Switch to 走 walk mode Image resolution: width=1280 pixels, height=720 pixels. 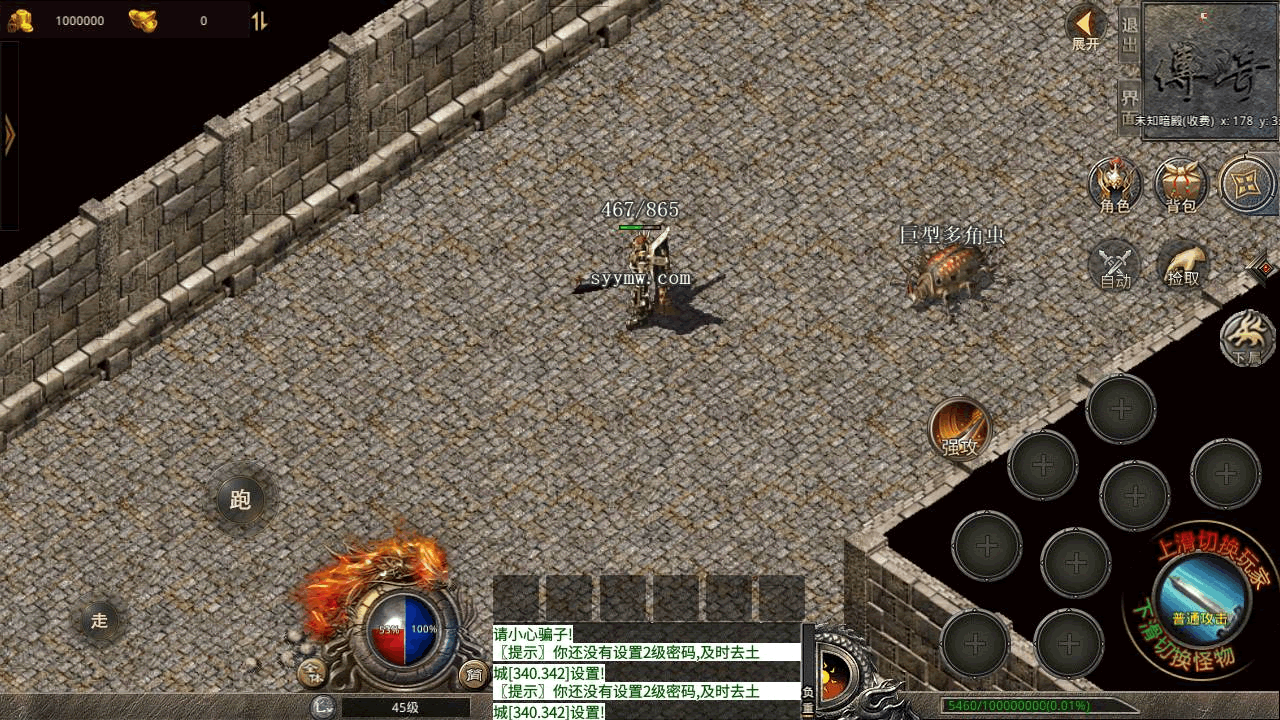pyautogui.click(x=99, y=620)
